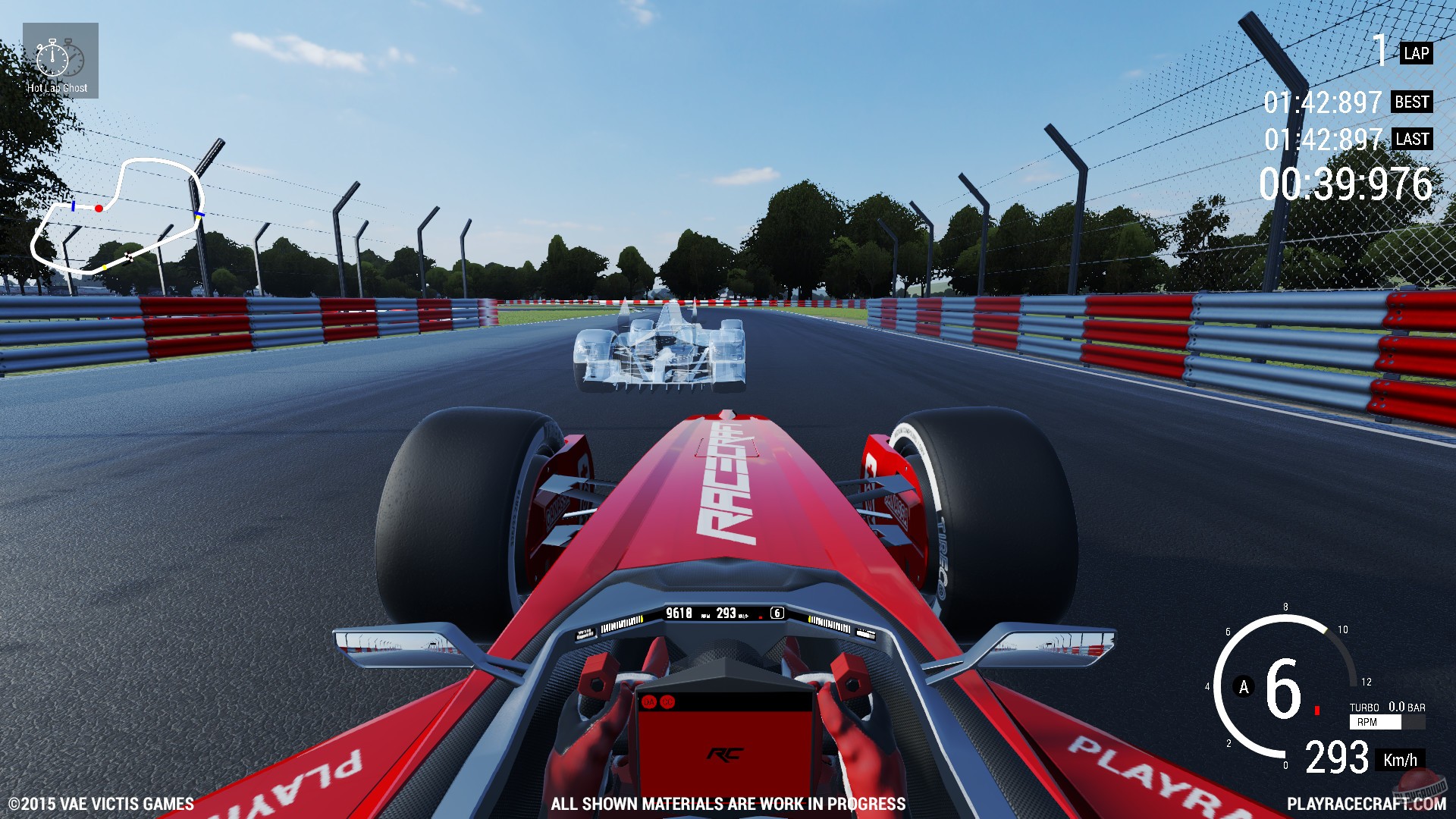Select the CC icon on the steering wheel display

[667, 701]
